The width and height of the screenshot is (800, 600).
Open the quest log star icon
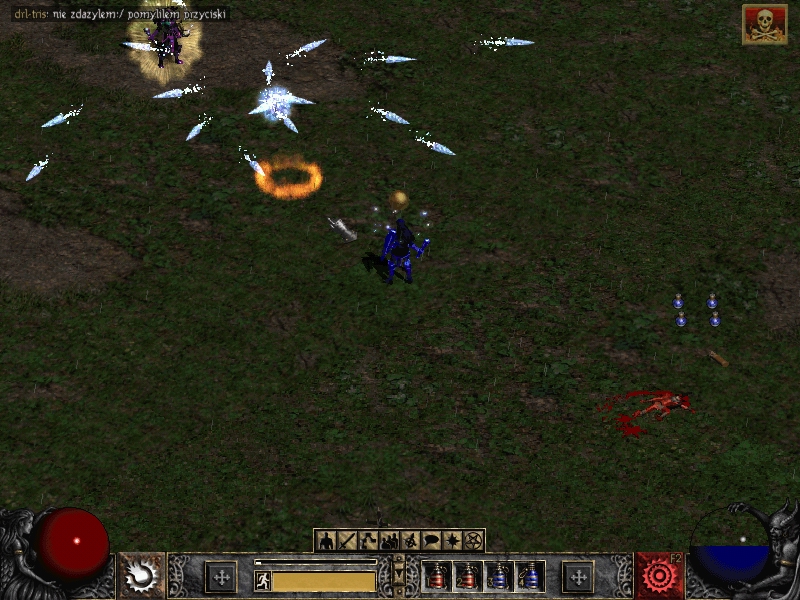tap(452, 541)
